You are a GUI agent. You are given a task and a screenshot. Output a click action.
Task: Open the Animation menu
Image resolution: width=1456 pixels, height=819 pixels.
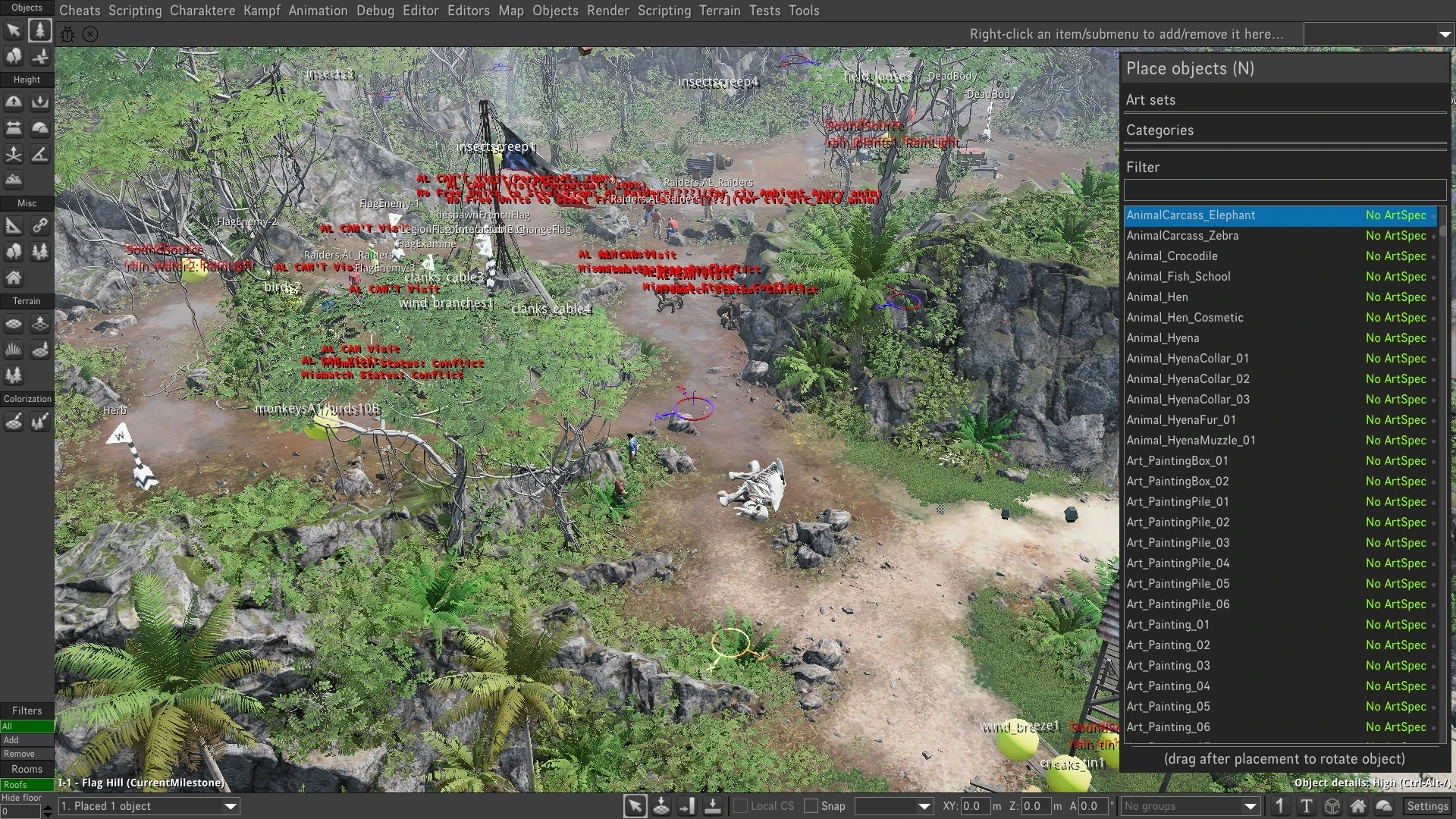(317, 11)
